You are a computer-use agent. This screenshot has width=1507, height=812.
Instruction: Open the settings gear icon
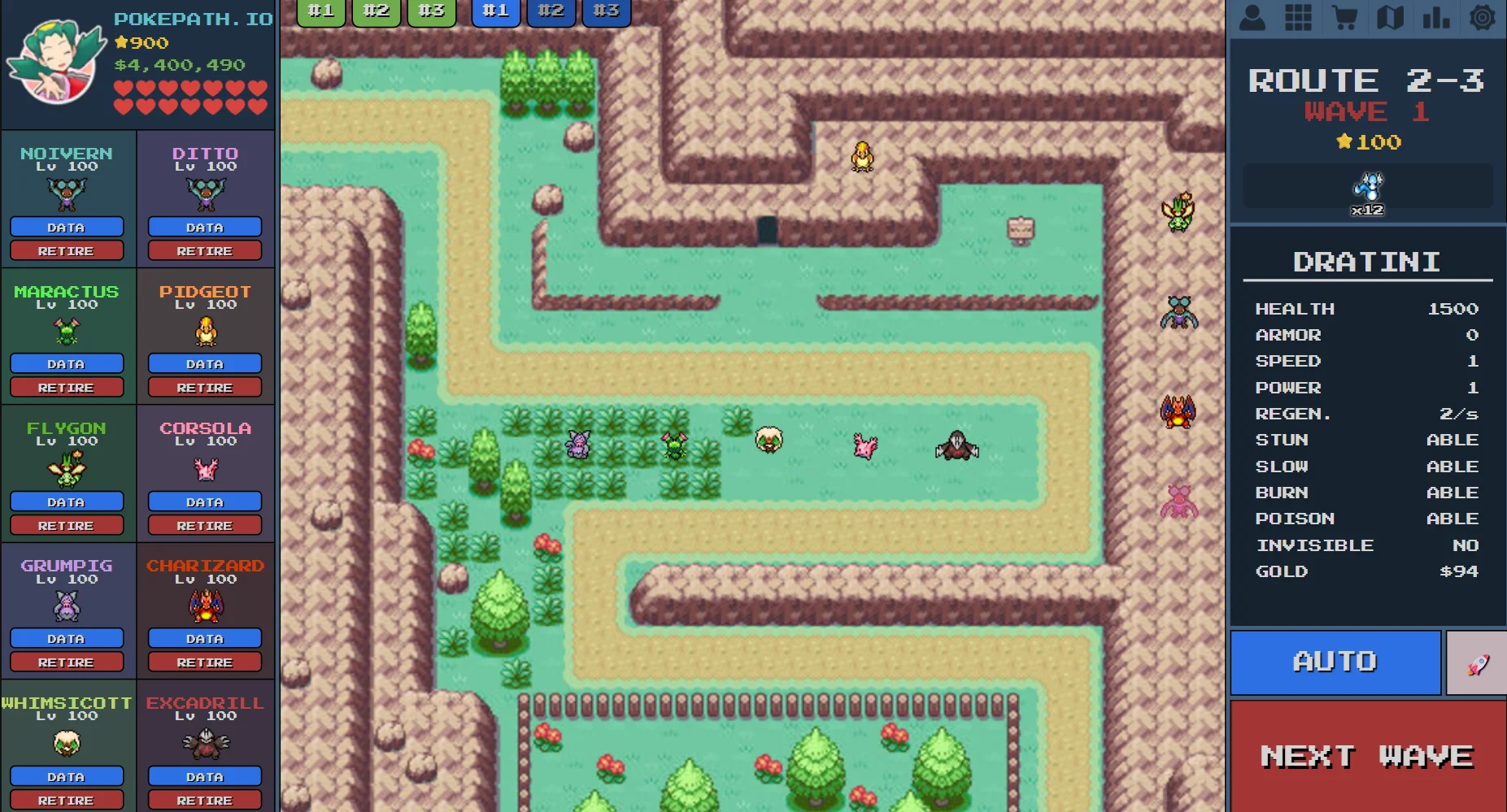tap(1483, 16)
